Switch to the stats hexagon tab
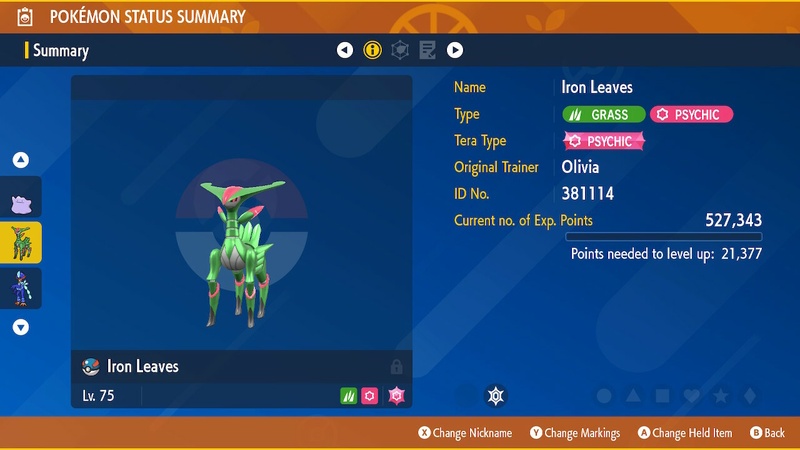Screen dimensions: 800x450 click(400, 50)
